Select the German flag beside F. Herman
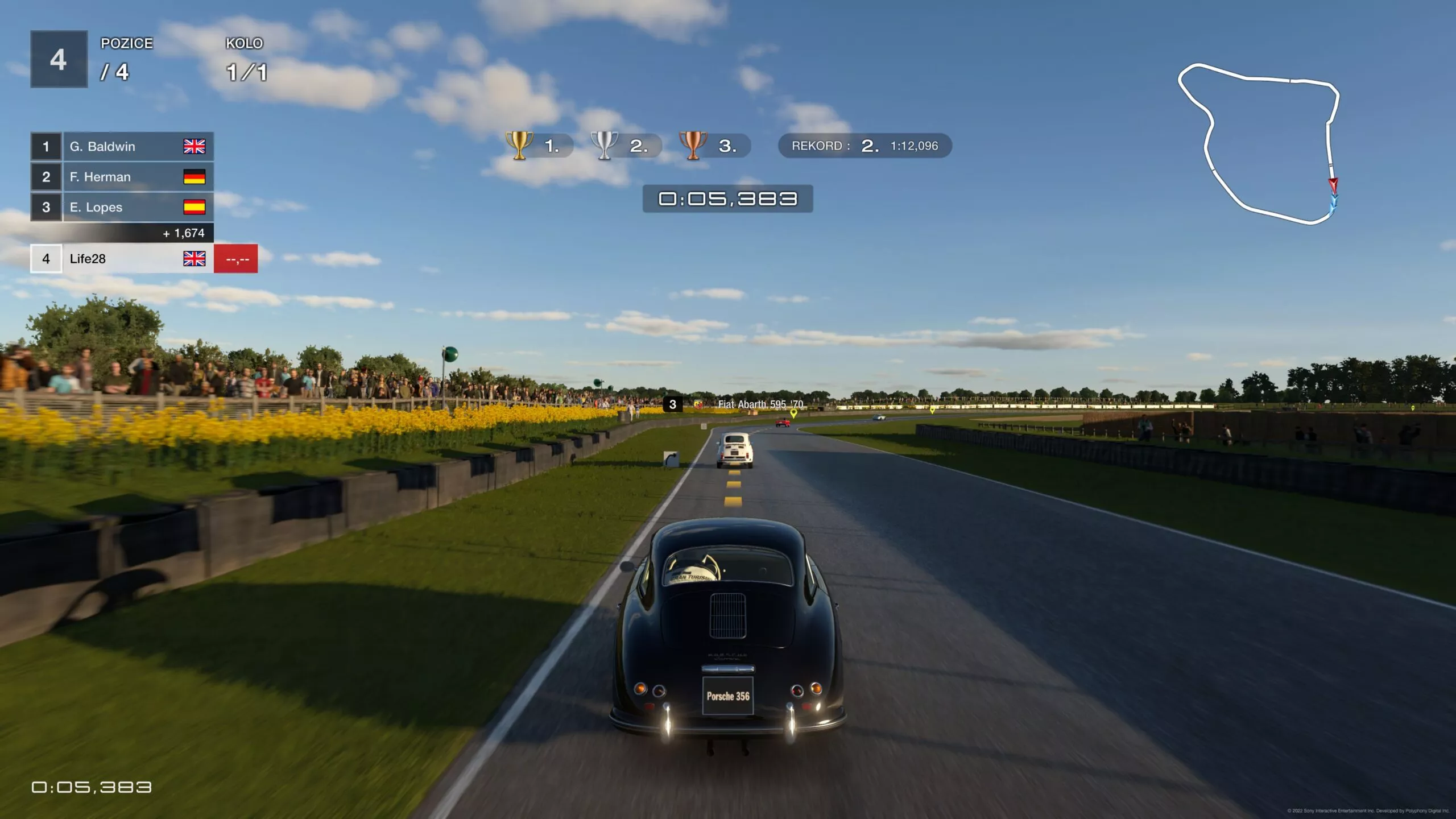1456x819 pixels. point(194,177)
